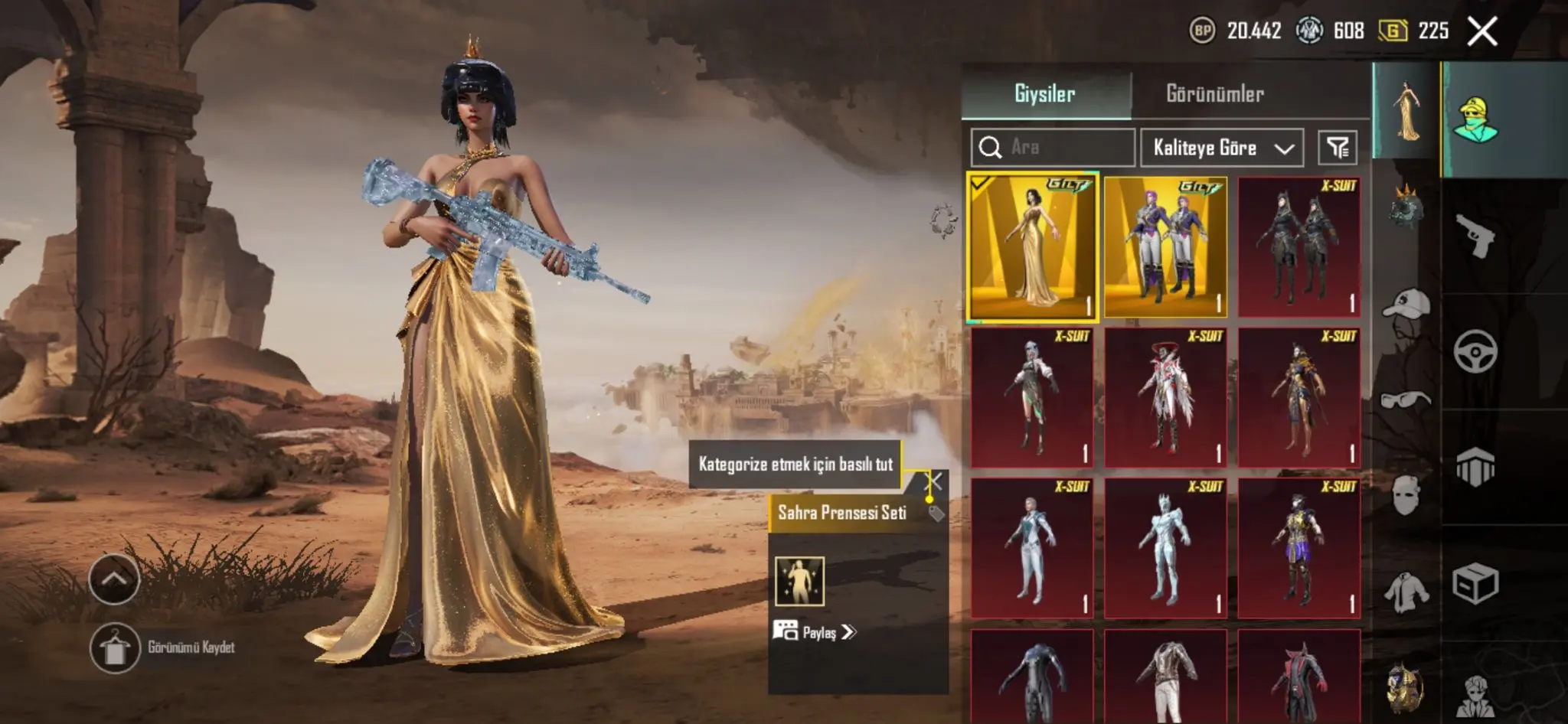This screenshot has width=1568, height=724.
Task: Open the Sahra Prensesi Seti emote icon
Action: [x=799, y=581]
